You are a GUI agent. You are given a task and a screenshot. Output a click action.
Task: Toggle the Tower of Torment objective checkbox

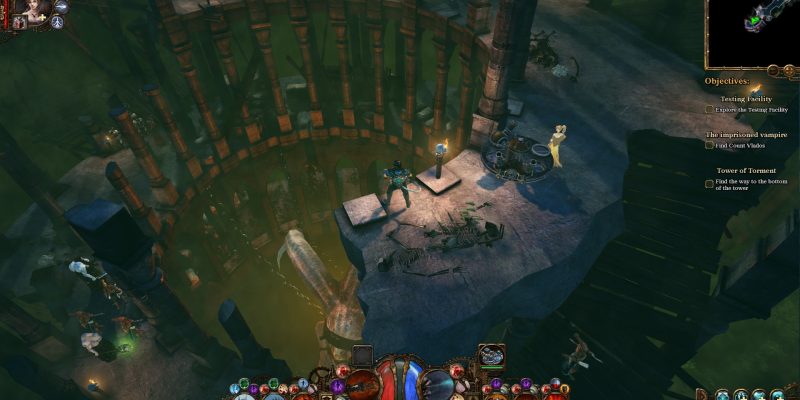coord(710,184)
